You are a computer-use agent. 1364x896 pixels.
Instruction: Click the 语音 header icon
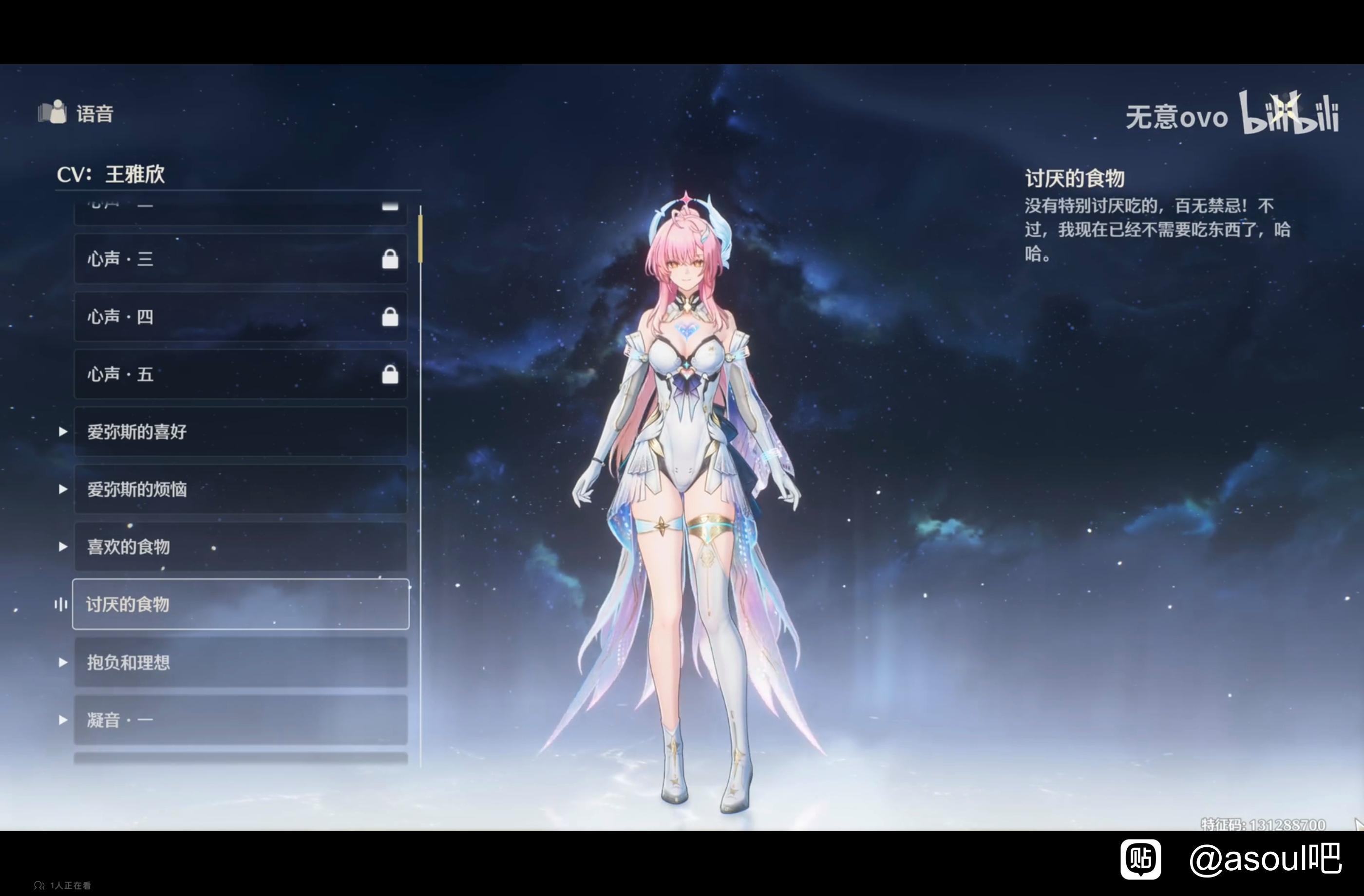(53, 112)
